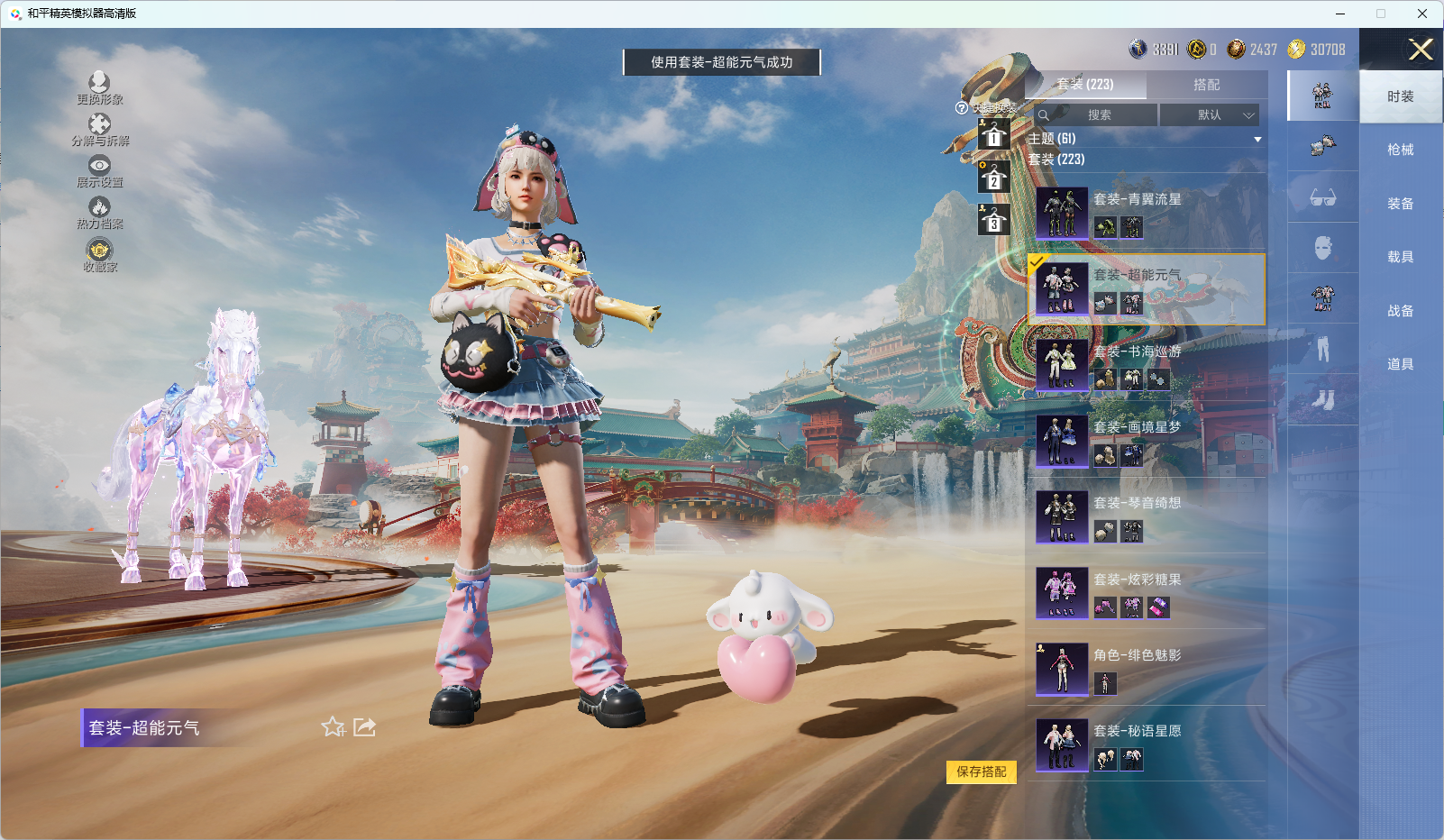Open the 时装 category
The image size is (1444, 840).
(x=1400, y=96)
